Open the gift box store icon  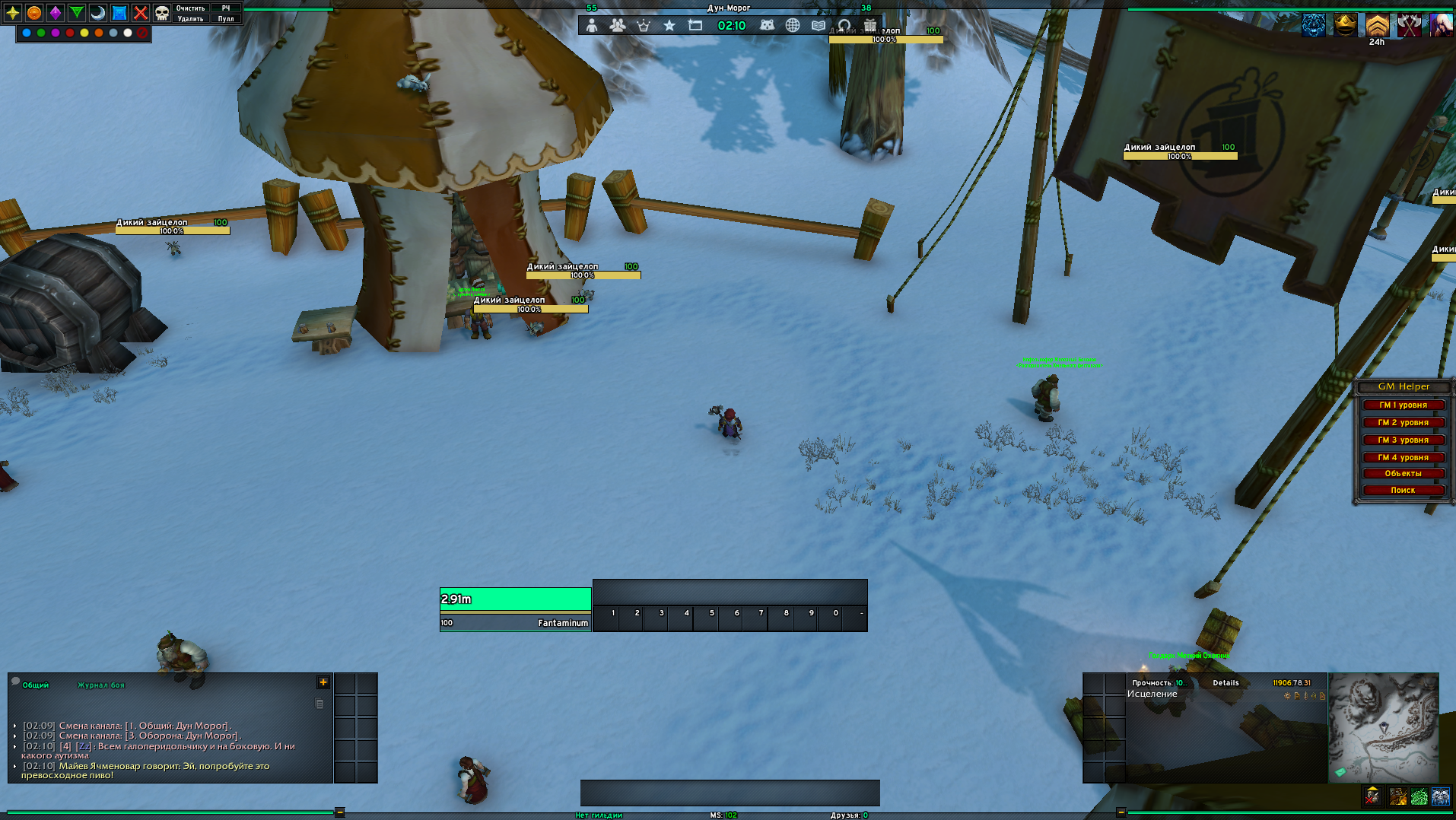(870, 25)
